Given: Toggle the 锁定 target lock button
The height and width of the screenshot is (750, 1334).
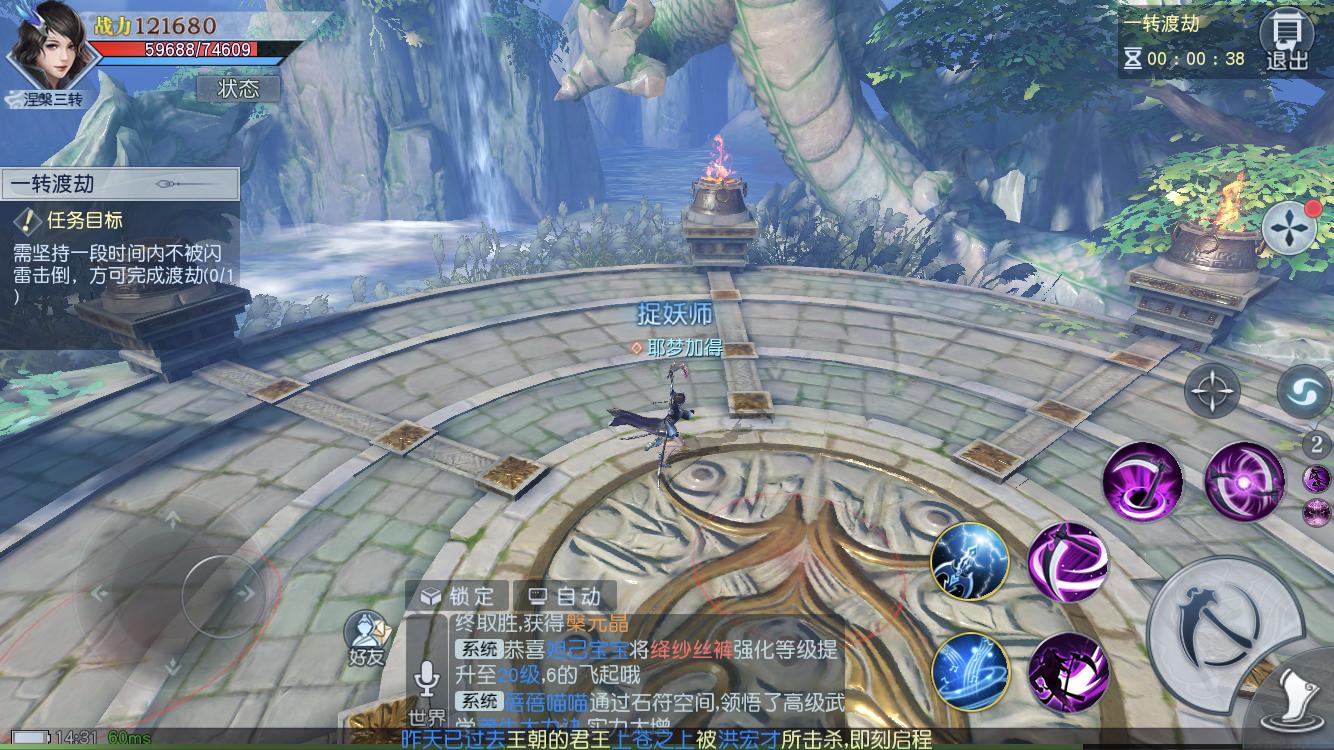Looking at the screenshot, I should point(457,596).
